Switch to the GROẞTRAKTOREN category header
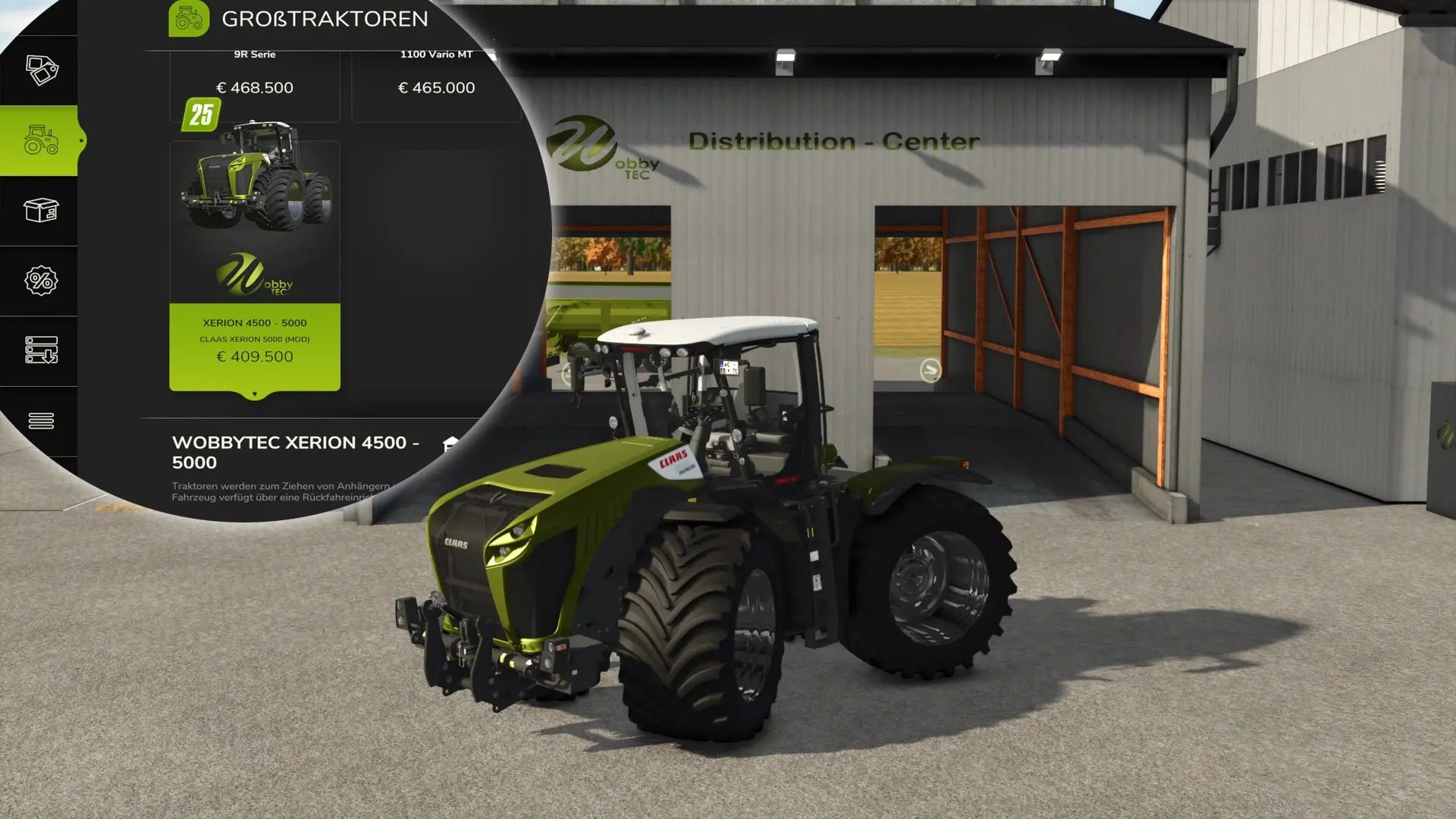Image resolution: width=1456 pixels, height=819 pixels. pyautogui.click(x=325, y=19)
